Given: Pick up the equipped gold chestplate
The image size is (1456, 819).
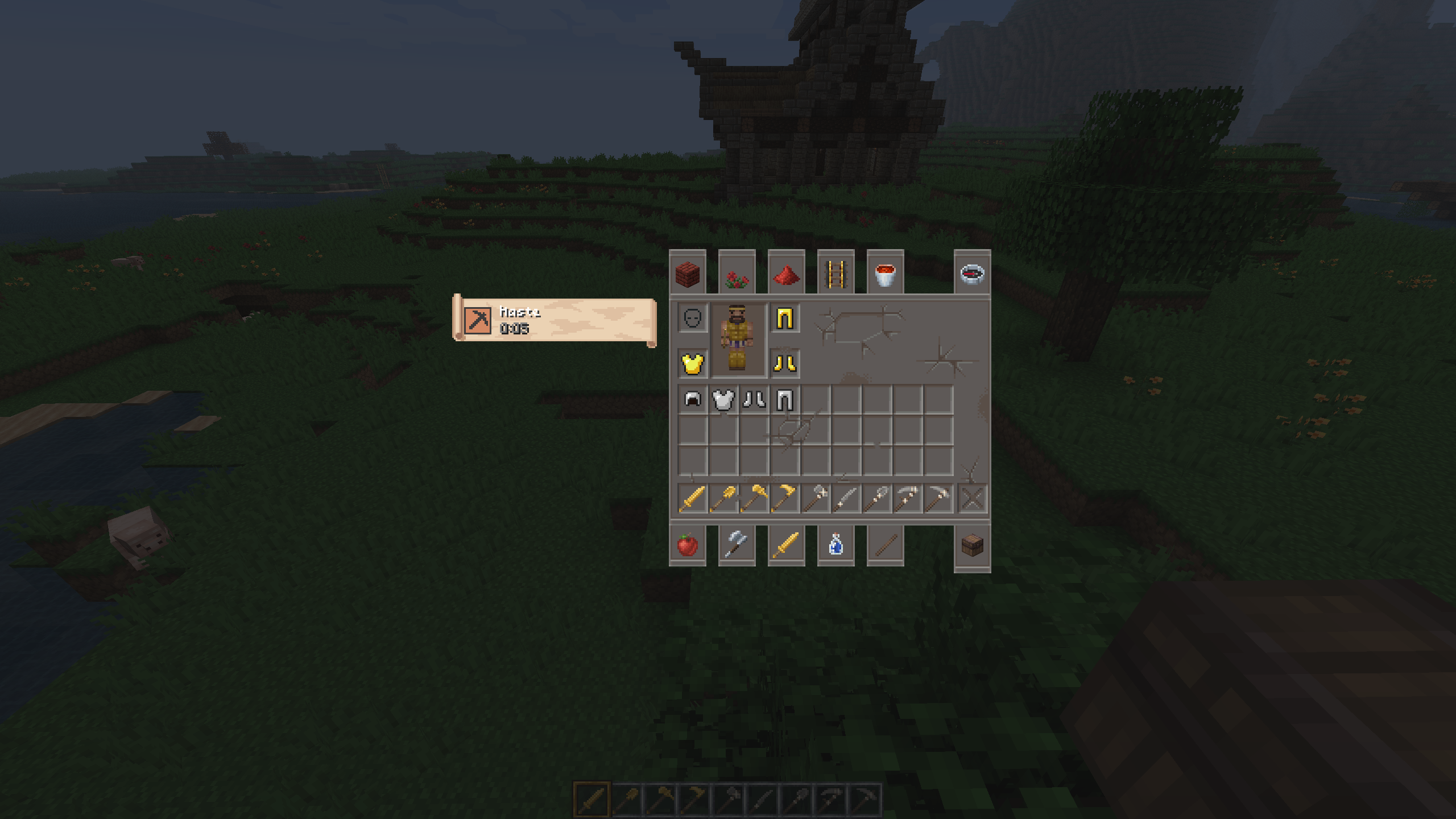Looking at the screenshot, I should (693, 363).
